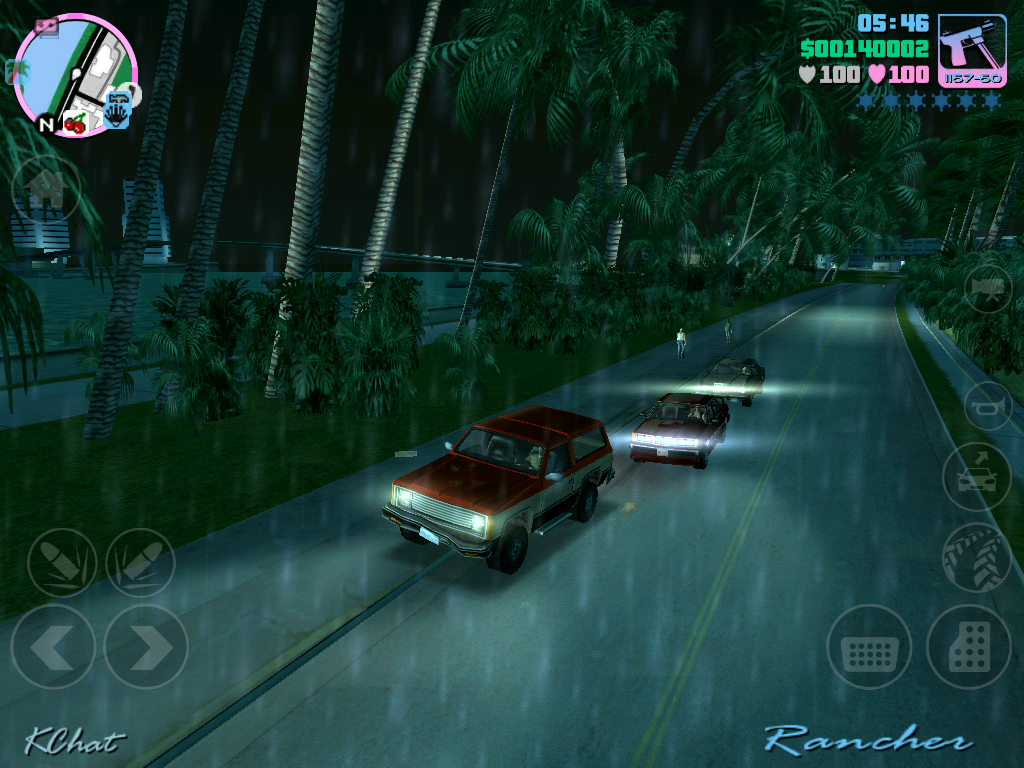This screenshot has width=1024, height=768.
Task: Exit the vehicle using the car button
Action: 976,476
